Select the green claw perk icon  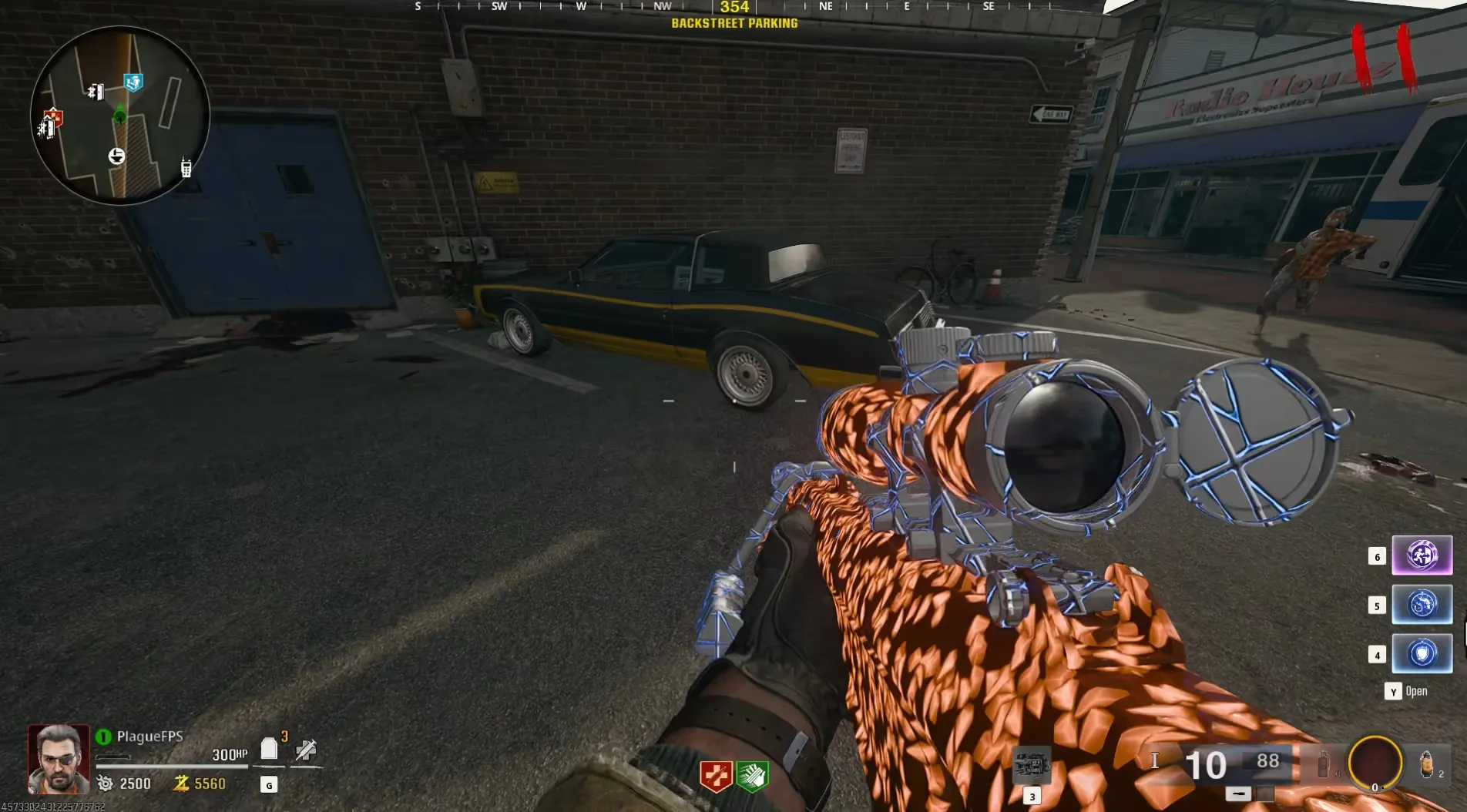(752, 776)
